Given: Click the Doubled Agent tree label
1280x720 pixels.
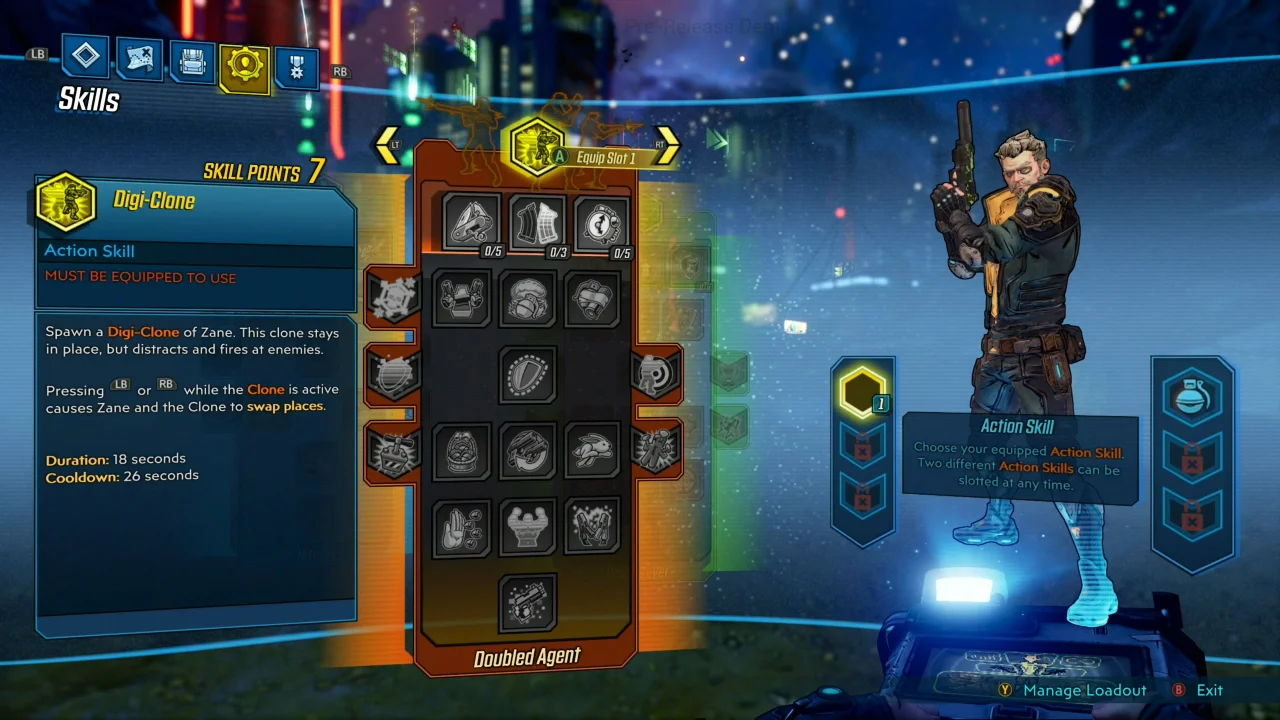Looking at the screenshot, I should click(x=527, y=657).
